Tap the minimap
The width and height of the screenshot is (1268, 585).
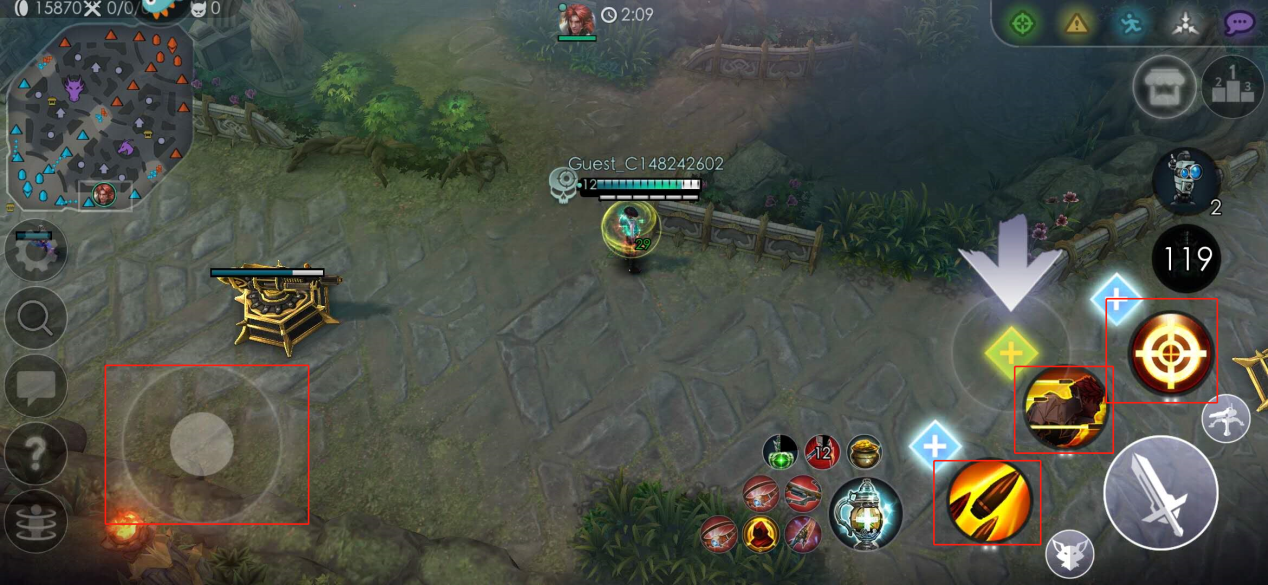(x=100, y=115)
